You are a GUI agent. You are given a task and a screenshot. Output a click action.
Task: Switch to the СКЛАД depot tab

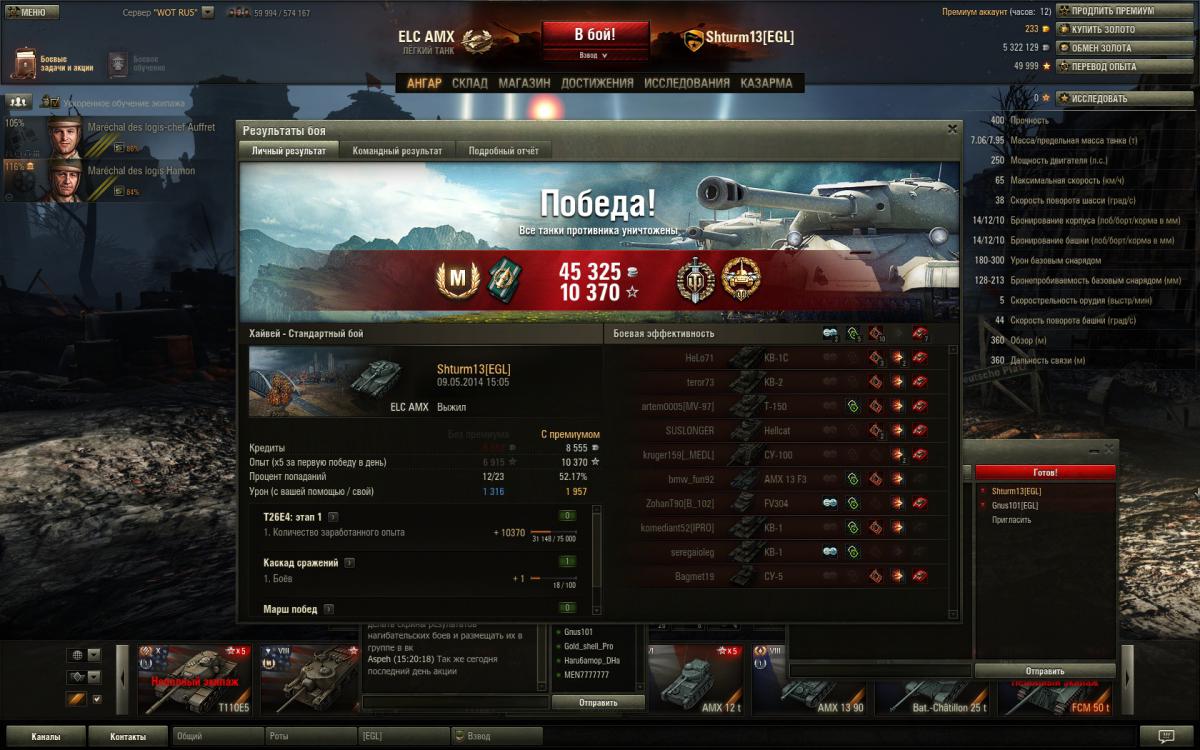[470, 83]
